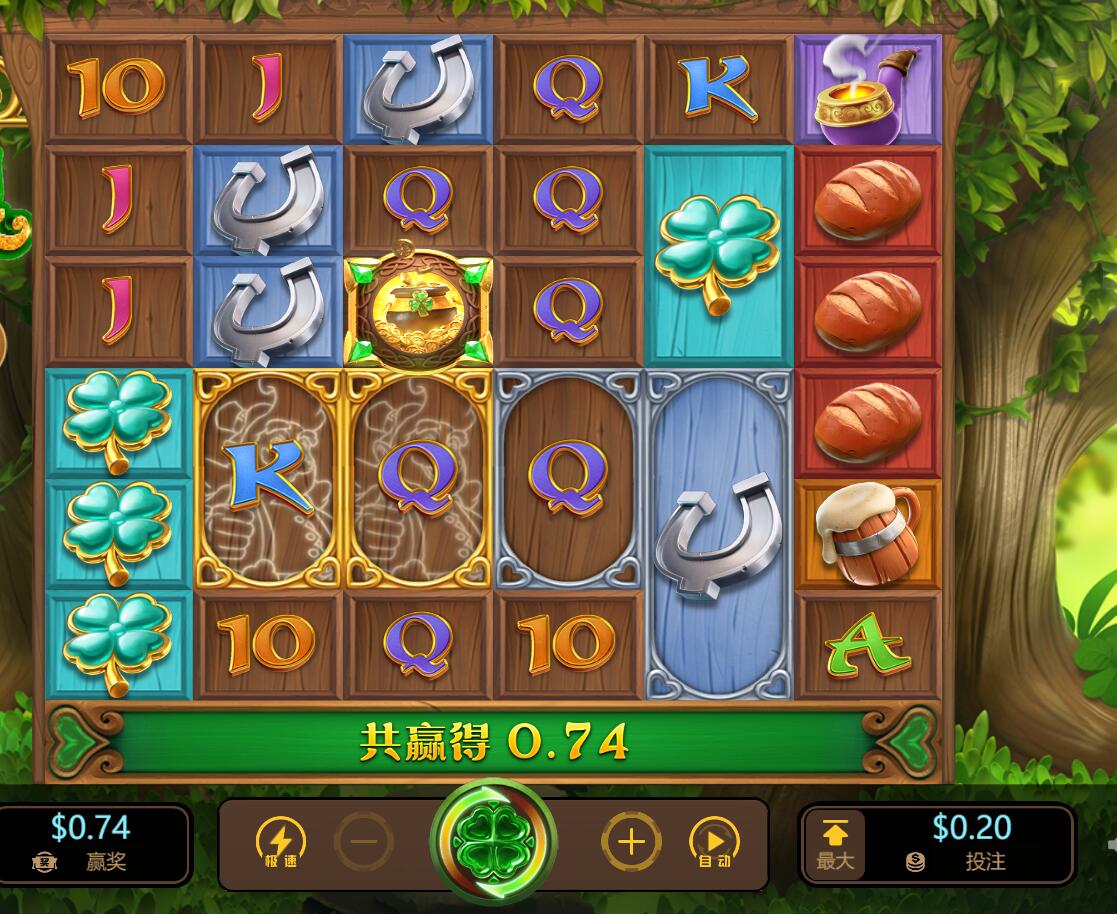
Task: Spin the reels with the green clover button
Action: 494,842
